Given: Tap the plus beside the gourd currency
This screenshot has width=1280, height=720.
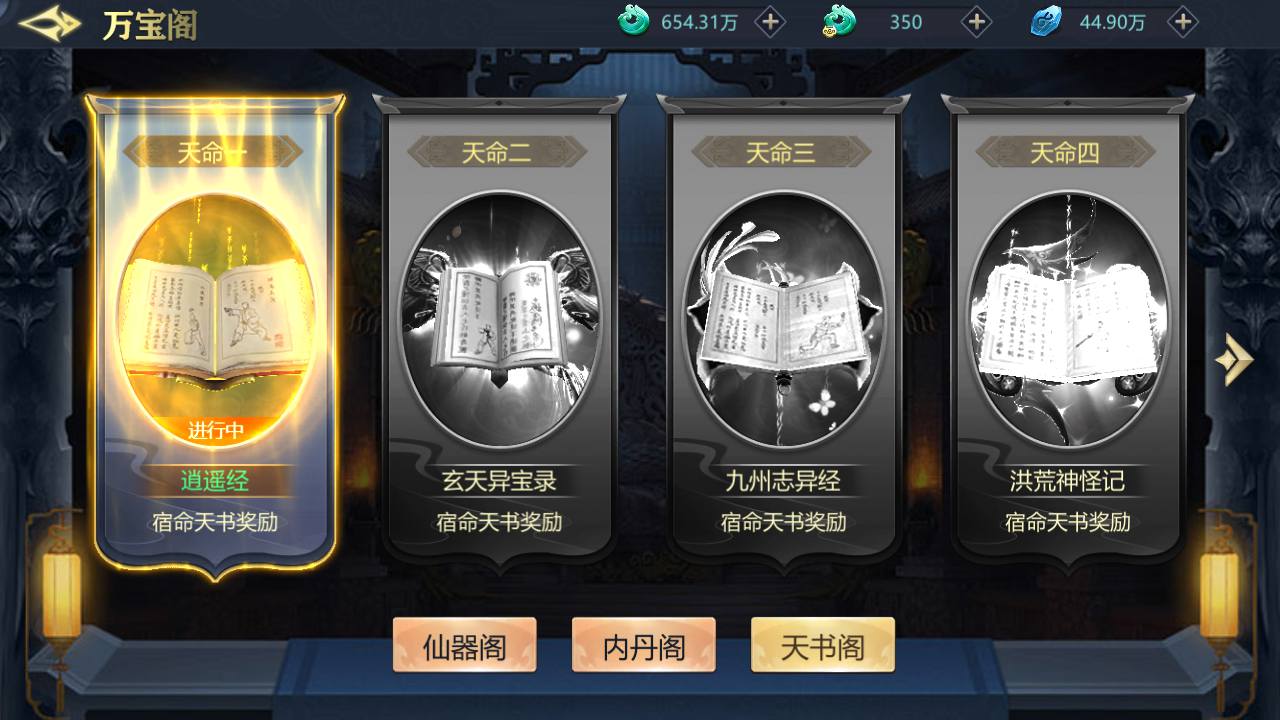Looking at the screenshot, I should [977, 21].
